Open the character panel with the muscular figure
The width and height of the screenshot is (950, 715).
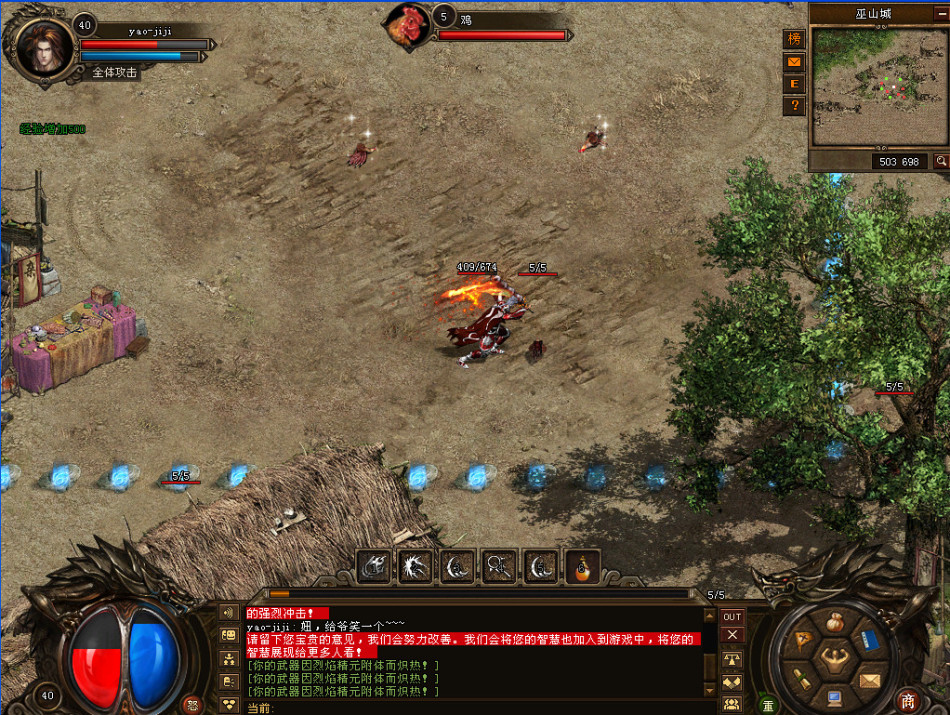(834, 659)
